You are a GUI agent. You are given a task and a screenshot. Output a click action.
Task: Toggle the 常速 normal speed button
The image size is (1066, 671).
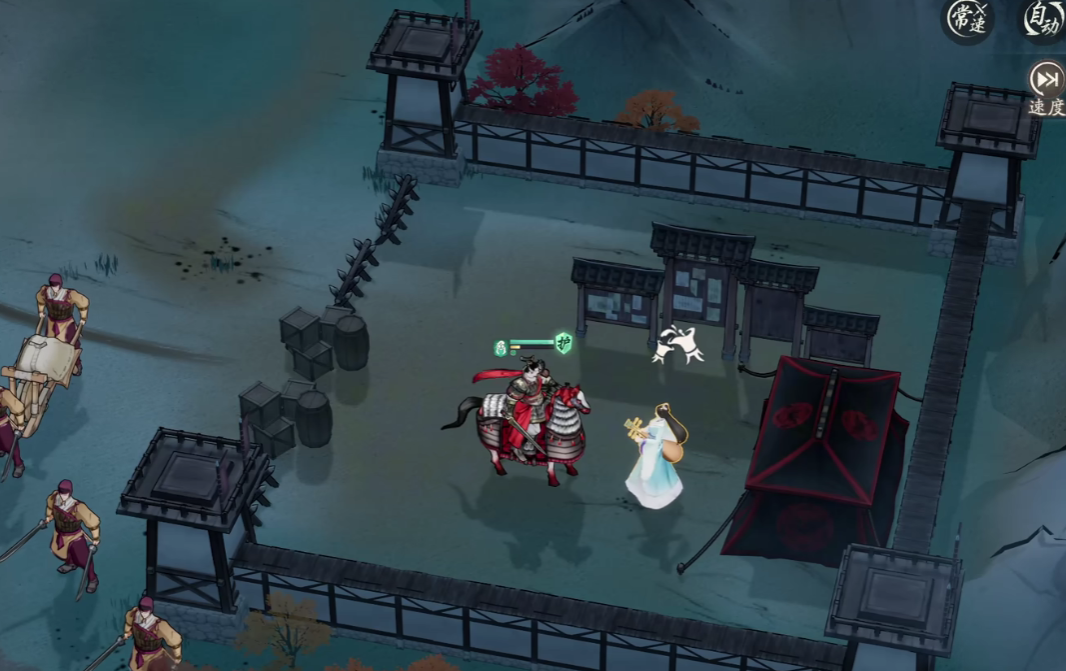pyautogui.click(x=968, y=20)
